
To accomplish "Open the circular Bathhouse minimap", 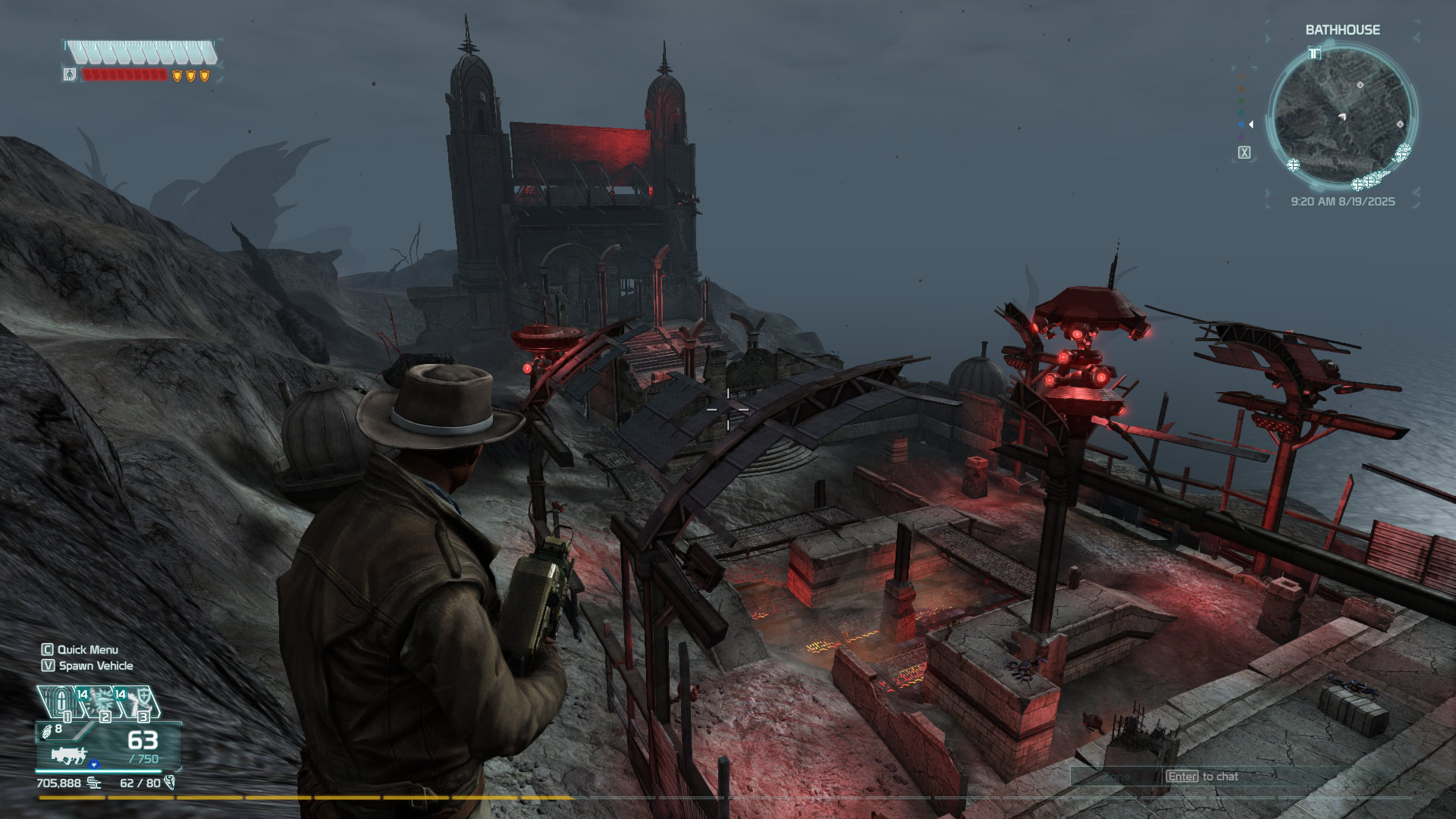I will tap(1341, 116).
